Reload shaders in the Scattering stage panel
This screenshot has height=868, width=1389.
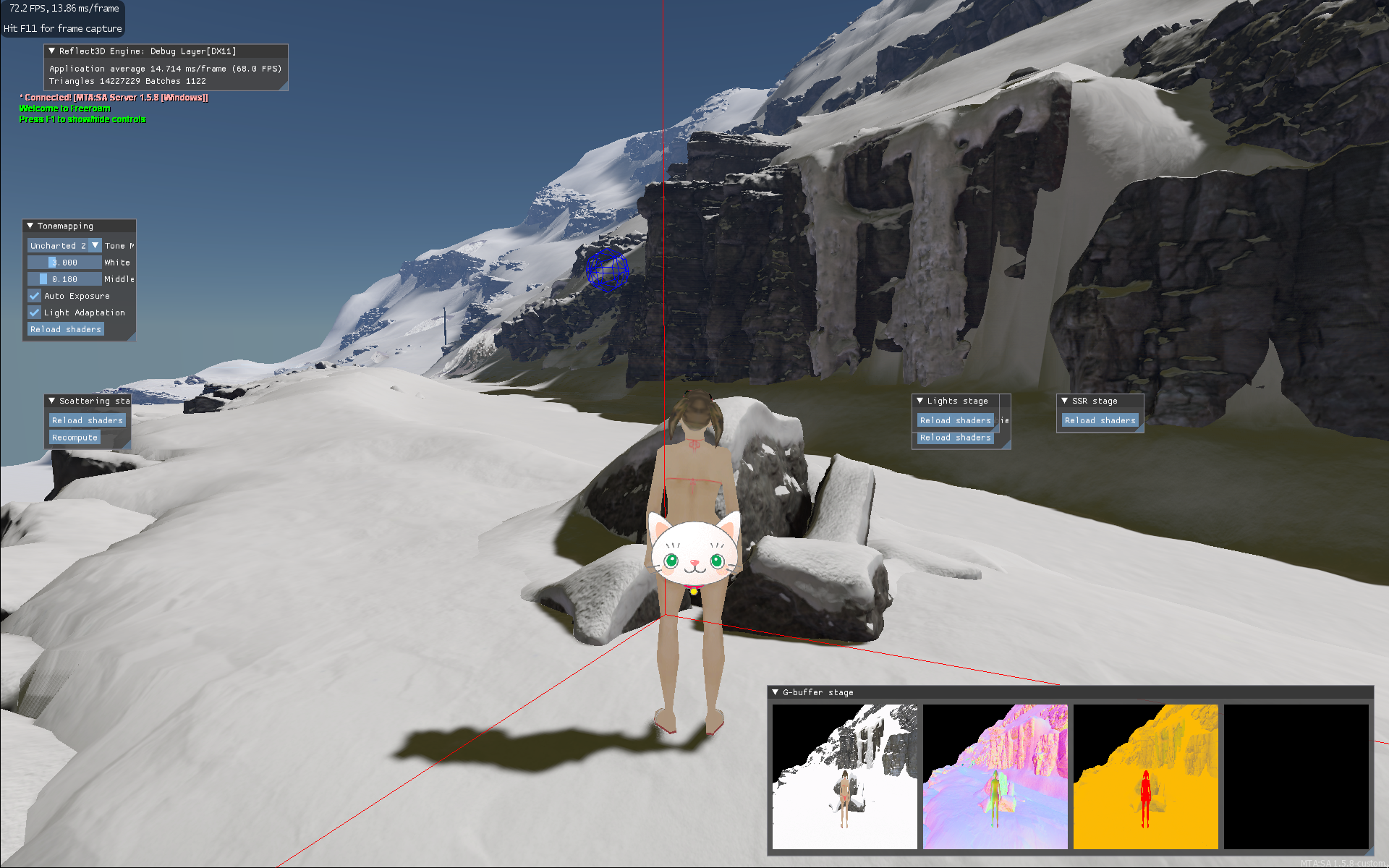(x=88, y=420)
